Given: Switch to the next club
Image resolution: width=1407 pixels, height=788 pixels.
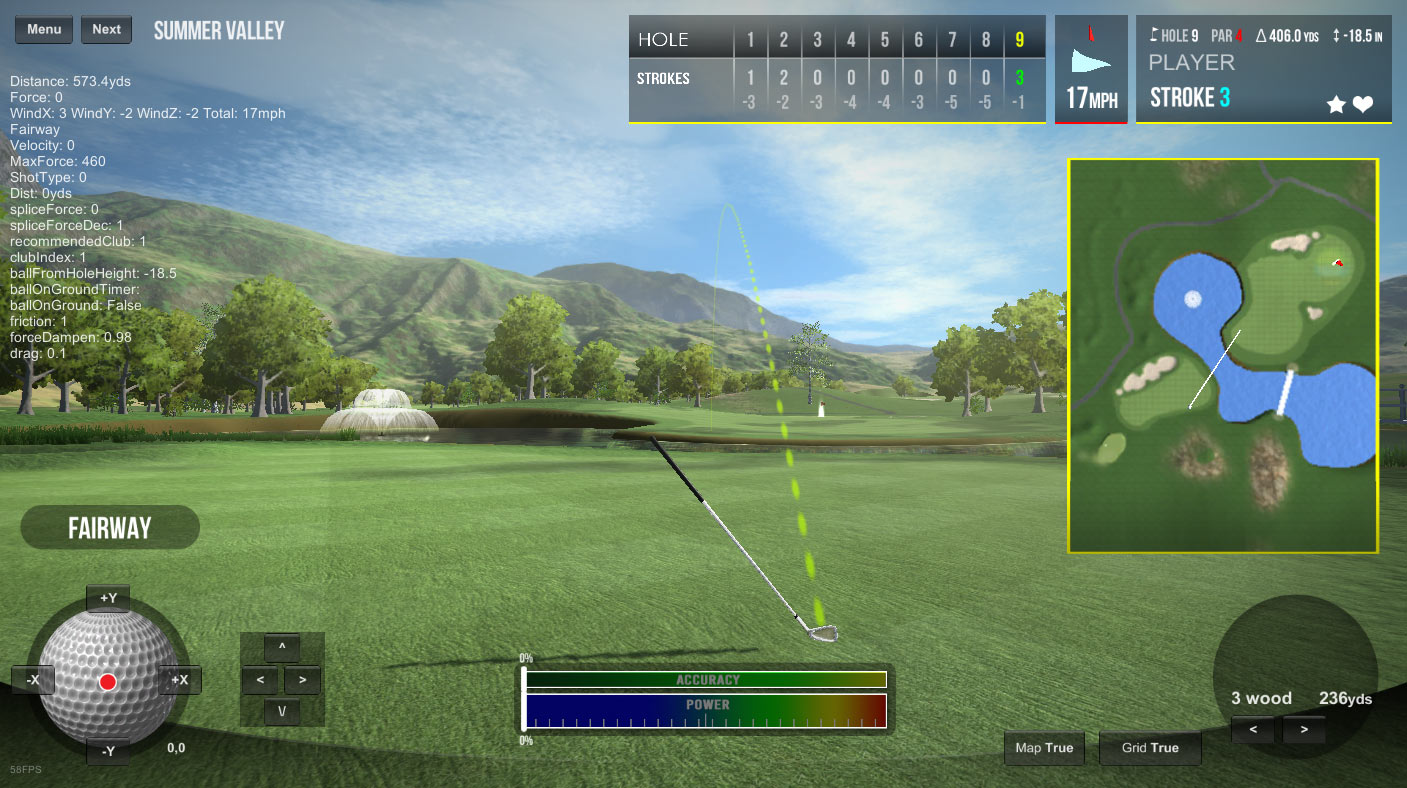Looking at the screenshot, I should tap(1303, 730).
